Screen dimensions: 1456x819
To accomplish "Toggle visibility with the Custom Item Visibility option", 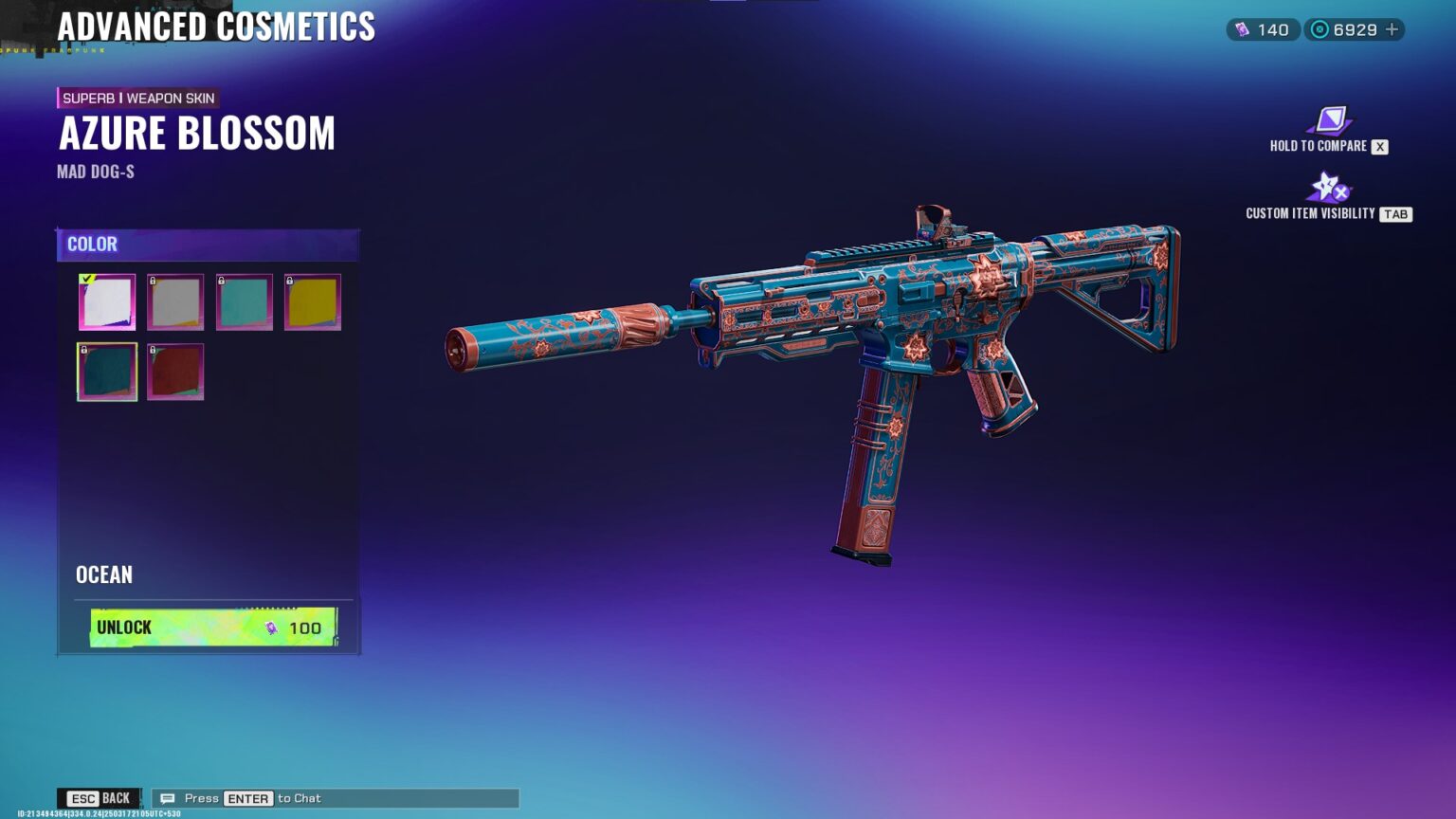I will (x=1329, y=188).
